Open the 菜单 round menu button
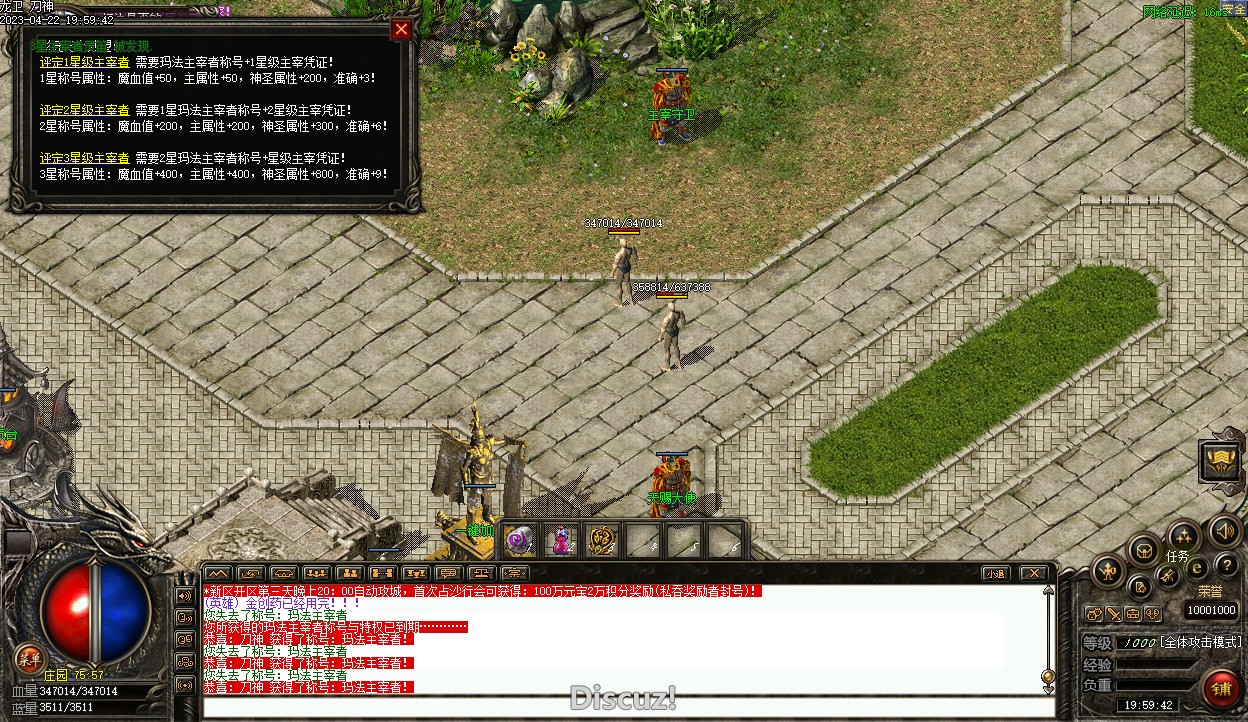 click(29, 658)
